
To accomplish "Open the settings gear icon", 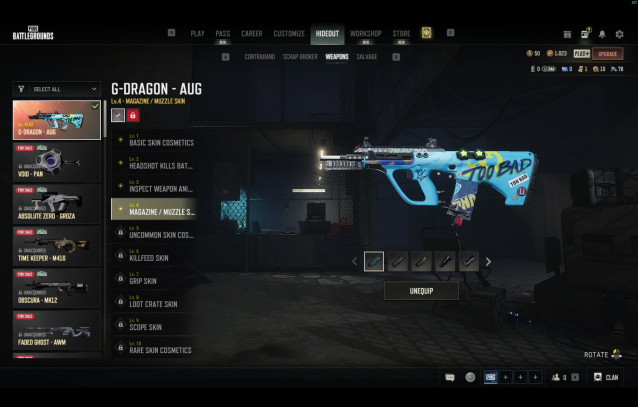I will [x=619, y=34].
